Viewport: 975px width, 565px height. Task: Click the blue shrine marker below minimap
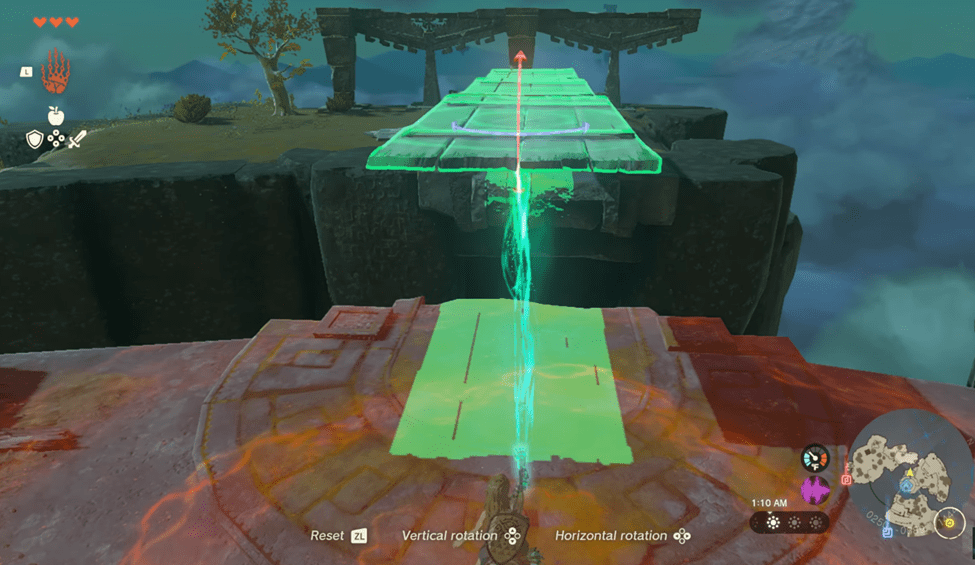pyautogui.click(x=887, y=533)
